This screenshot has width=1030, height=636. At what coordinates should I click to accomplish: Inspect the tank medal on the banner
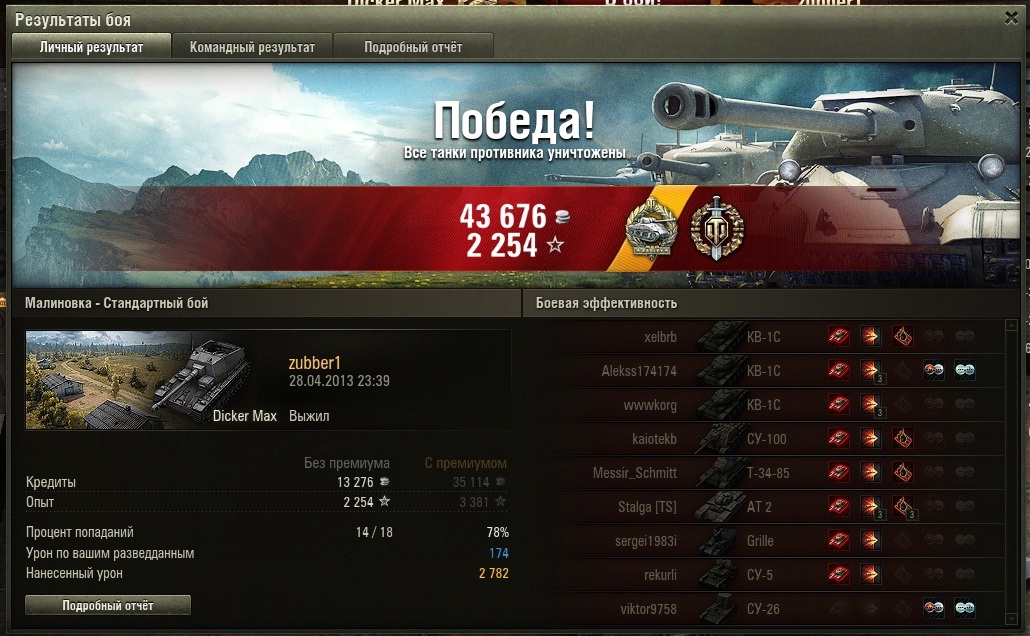tap(652, 228)
